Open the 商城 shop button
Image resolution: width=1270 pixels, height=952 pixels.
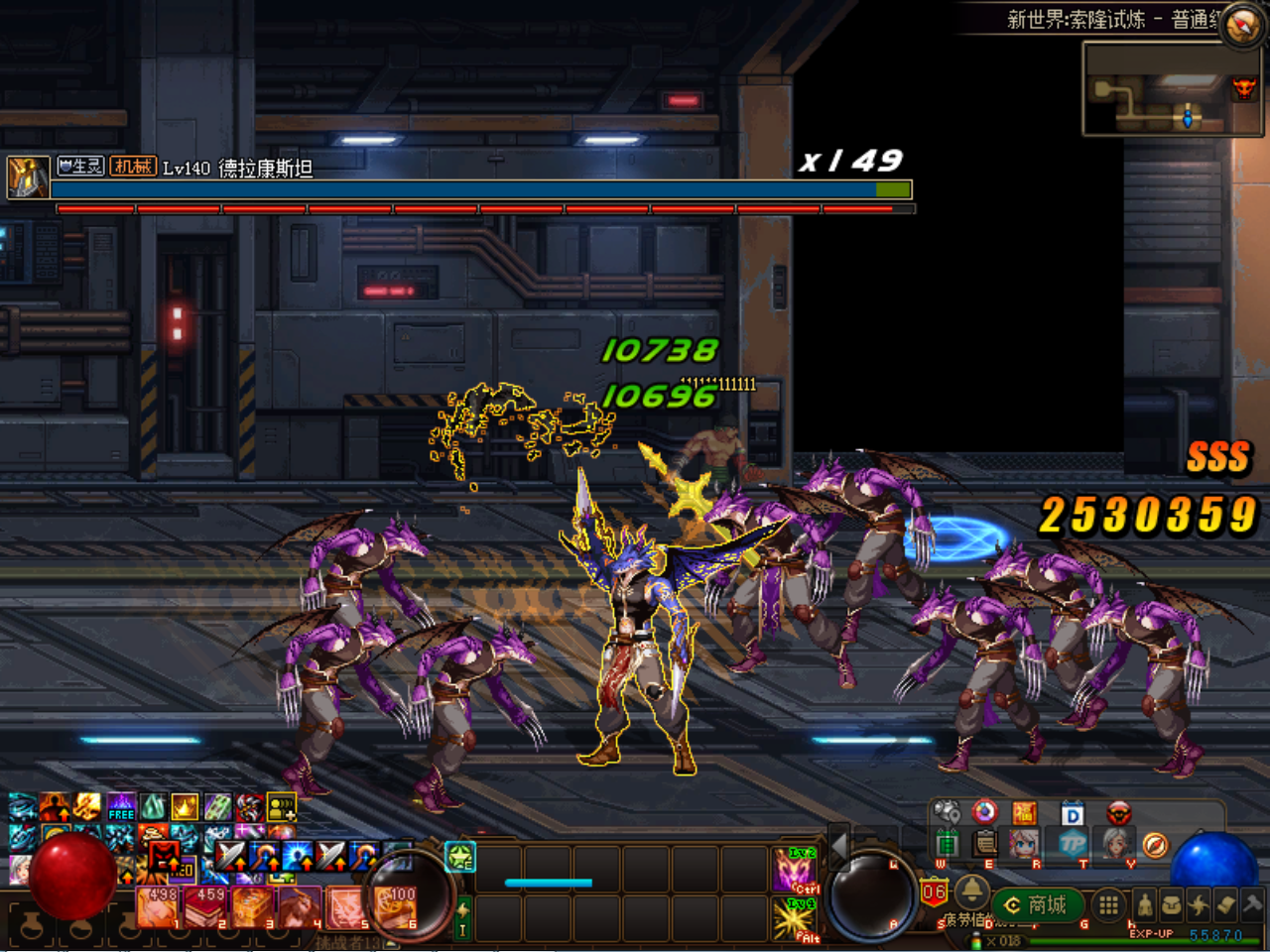pos(1038,904)
